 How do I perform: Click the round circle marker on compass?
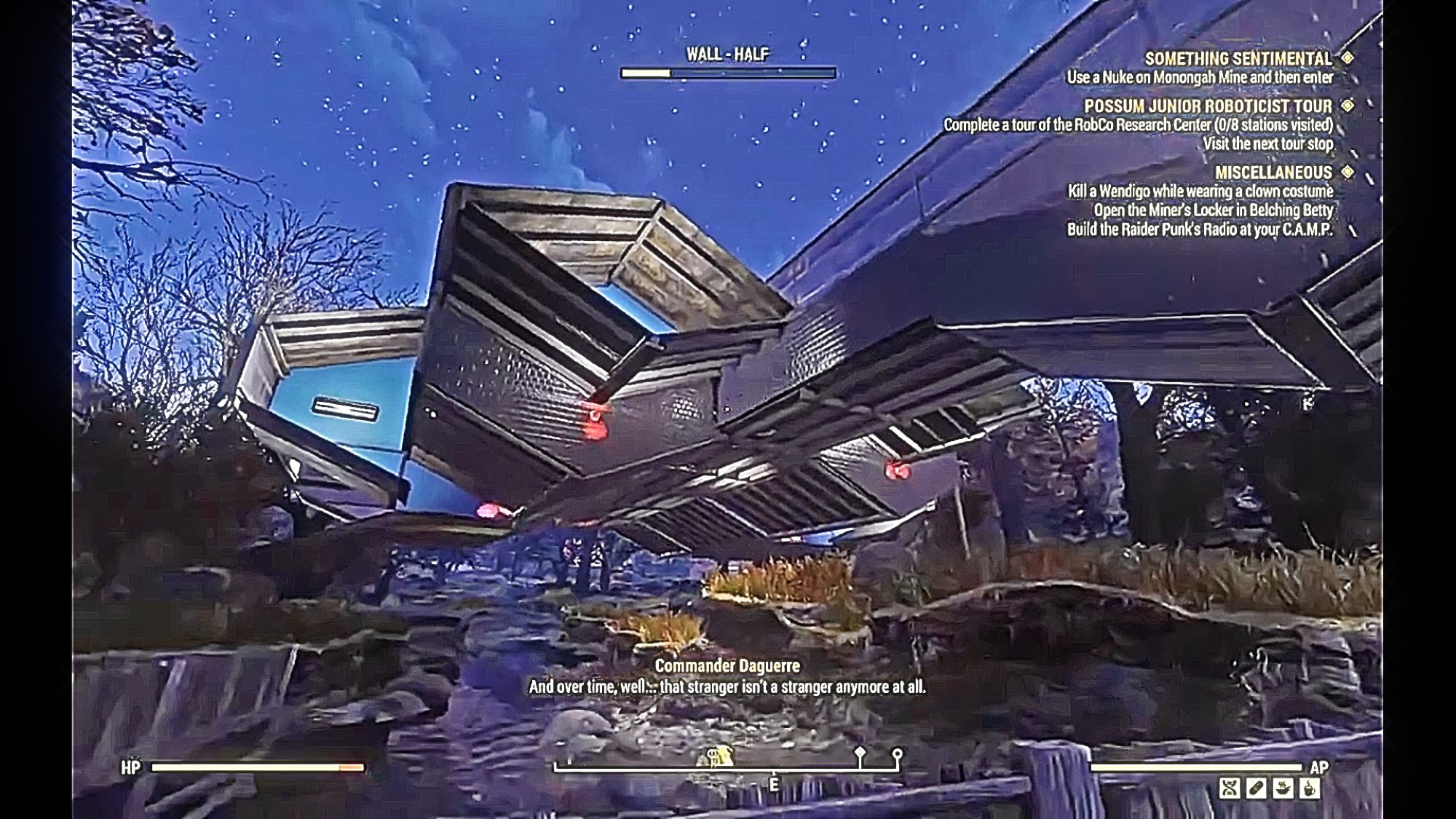pyautogui.click(x=898, y=754)
